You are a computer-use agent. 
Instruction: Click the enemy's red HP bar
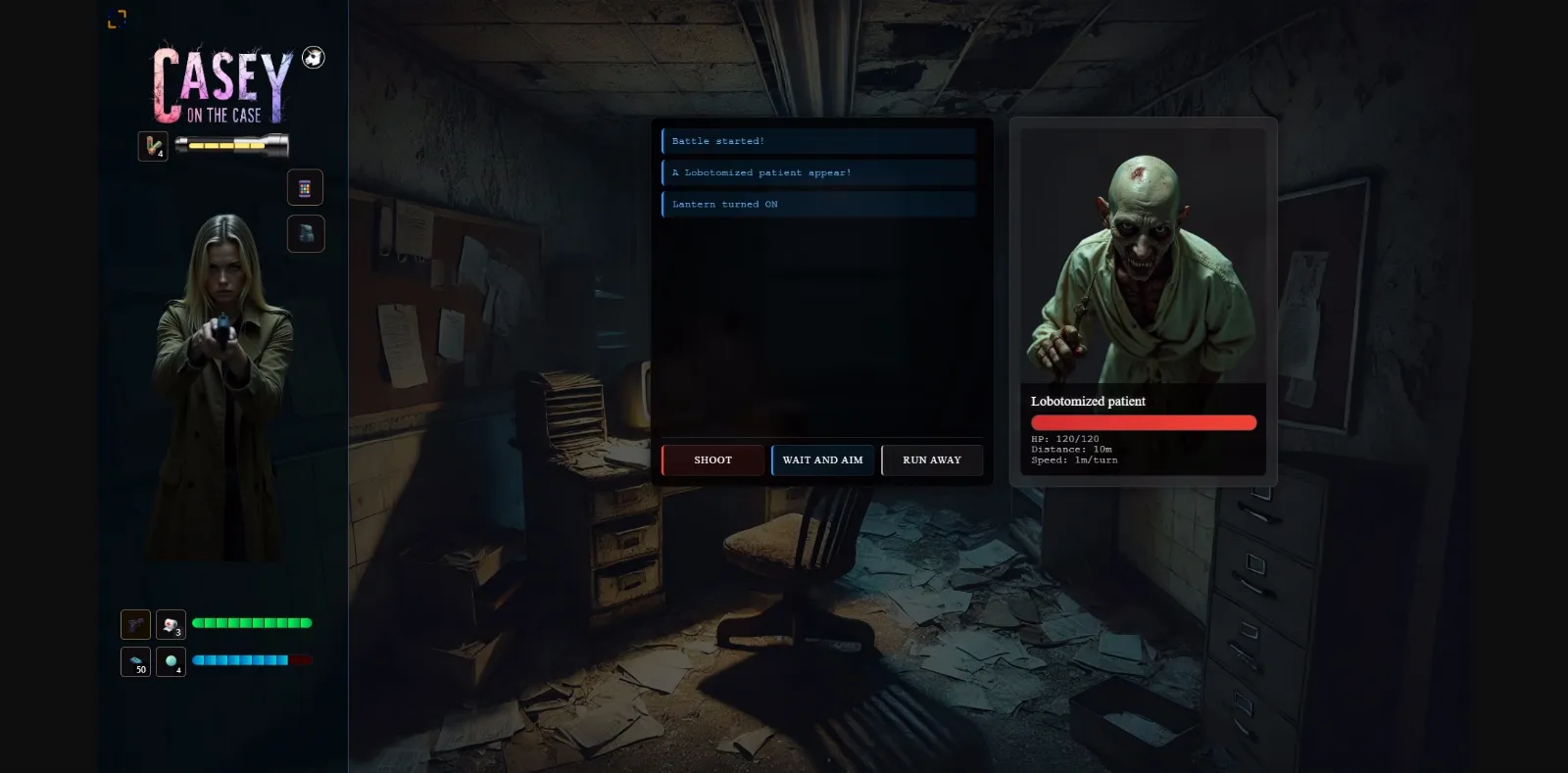1144,422
